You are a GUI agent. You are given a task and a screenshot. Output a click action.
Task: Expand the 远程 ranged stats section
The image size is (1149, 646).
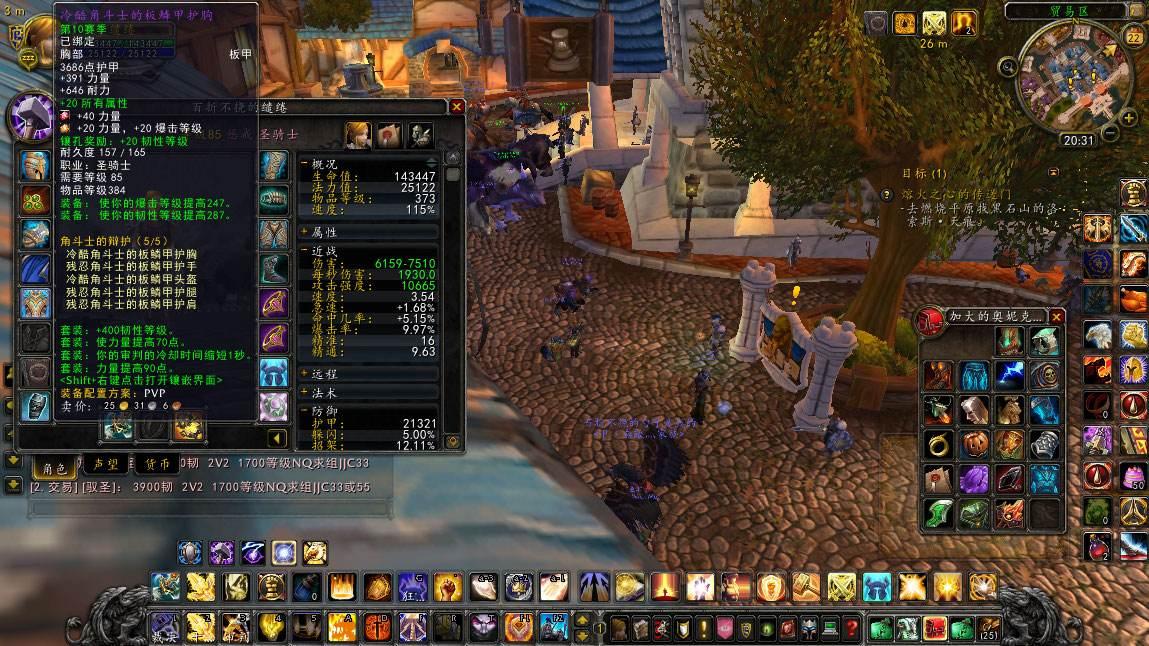[x=305, y=373]
